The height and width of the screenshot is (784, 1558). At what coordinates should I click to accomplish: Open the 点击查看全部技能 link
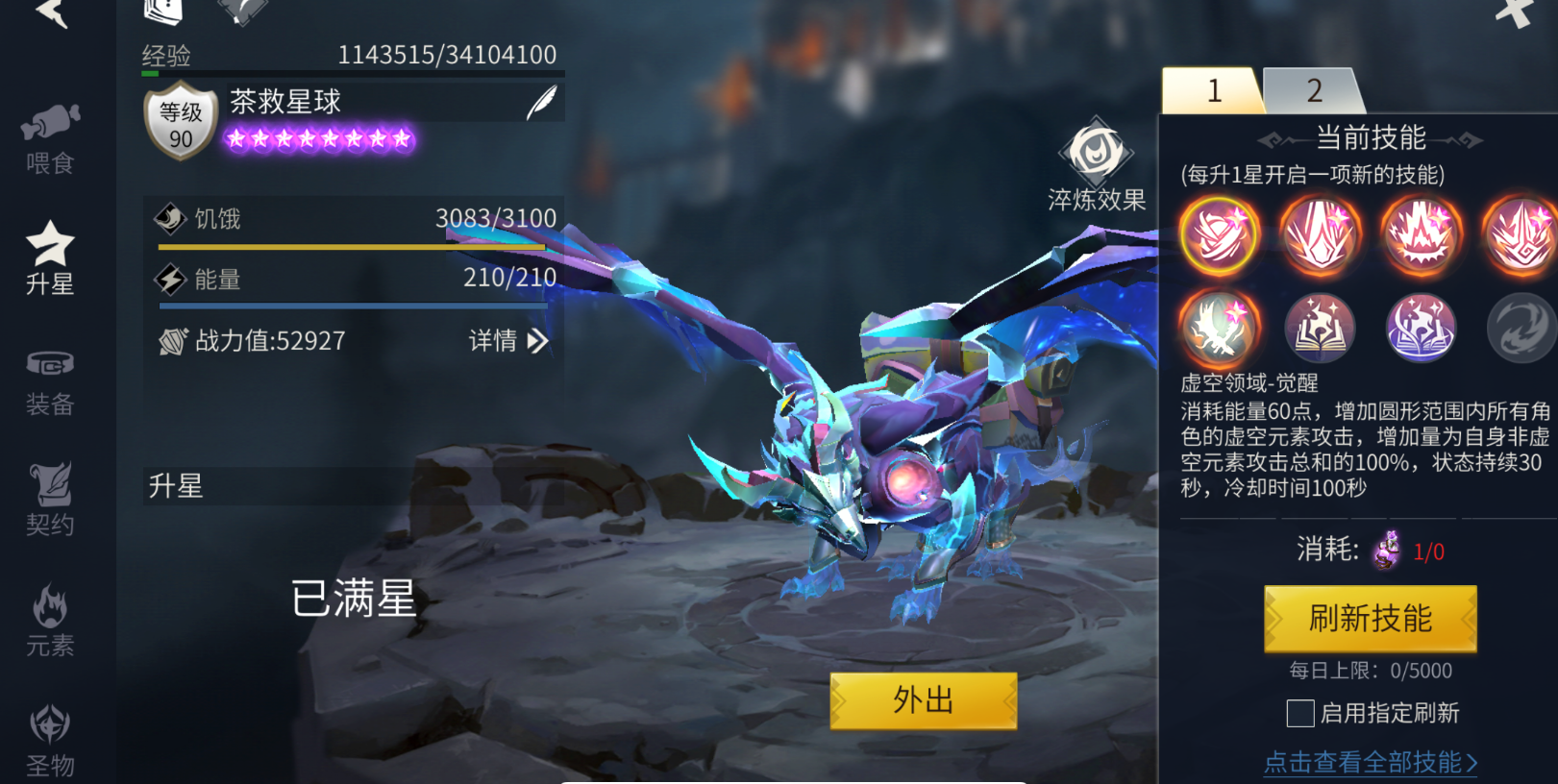1370,762
